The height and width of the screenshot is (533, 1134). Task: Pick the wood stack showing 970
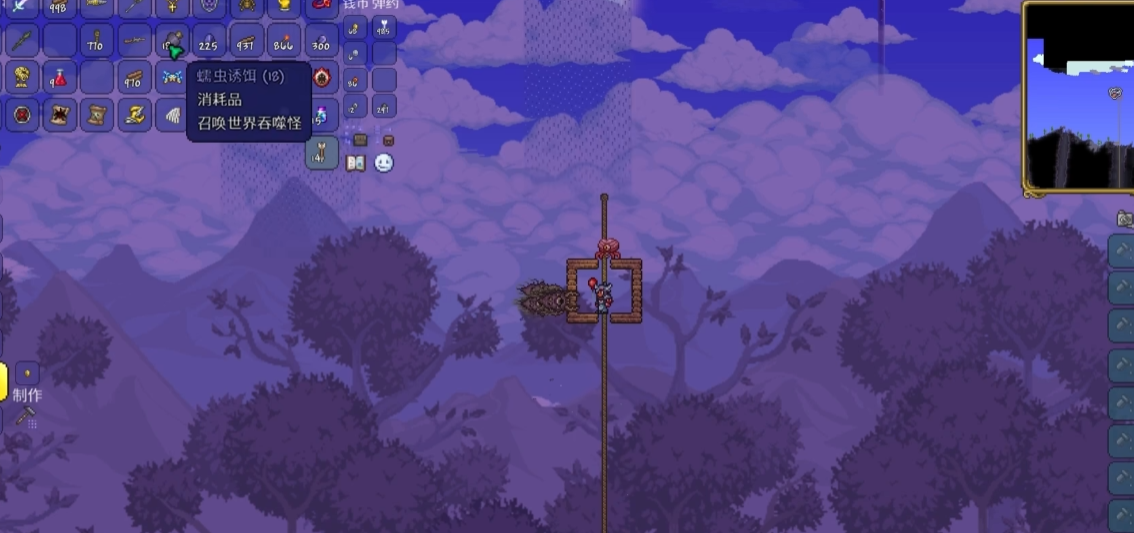(x=134, y=77)
